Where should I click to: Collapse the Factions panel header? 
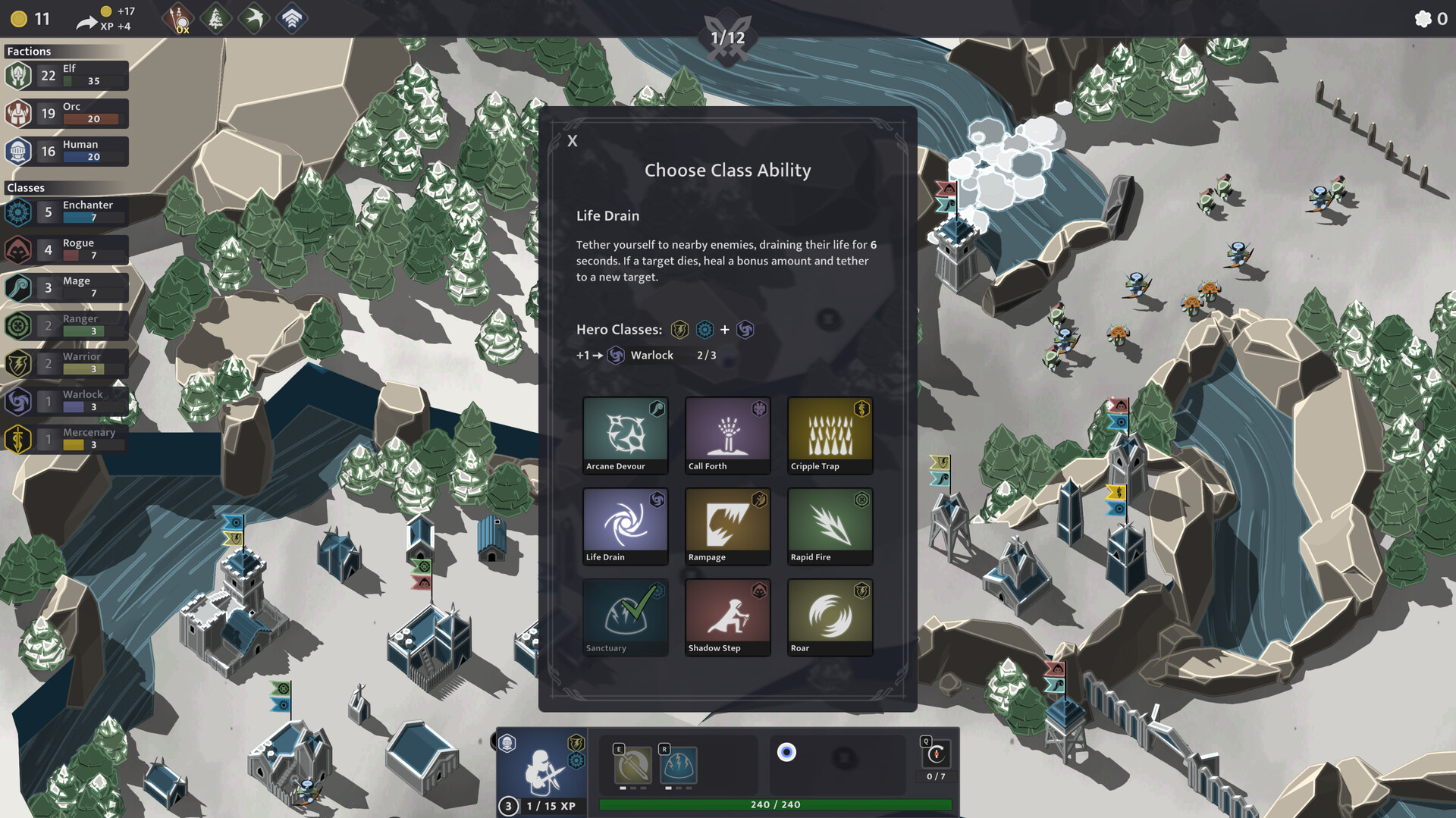(29, 52)
